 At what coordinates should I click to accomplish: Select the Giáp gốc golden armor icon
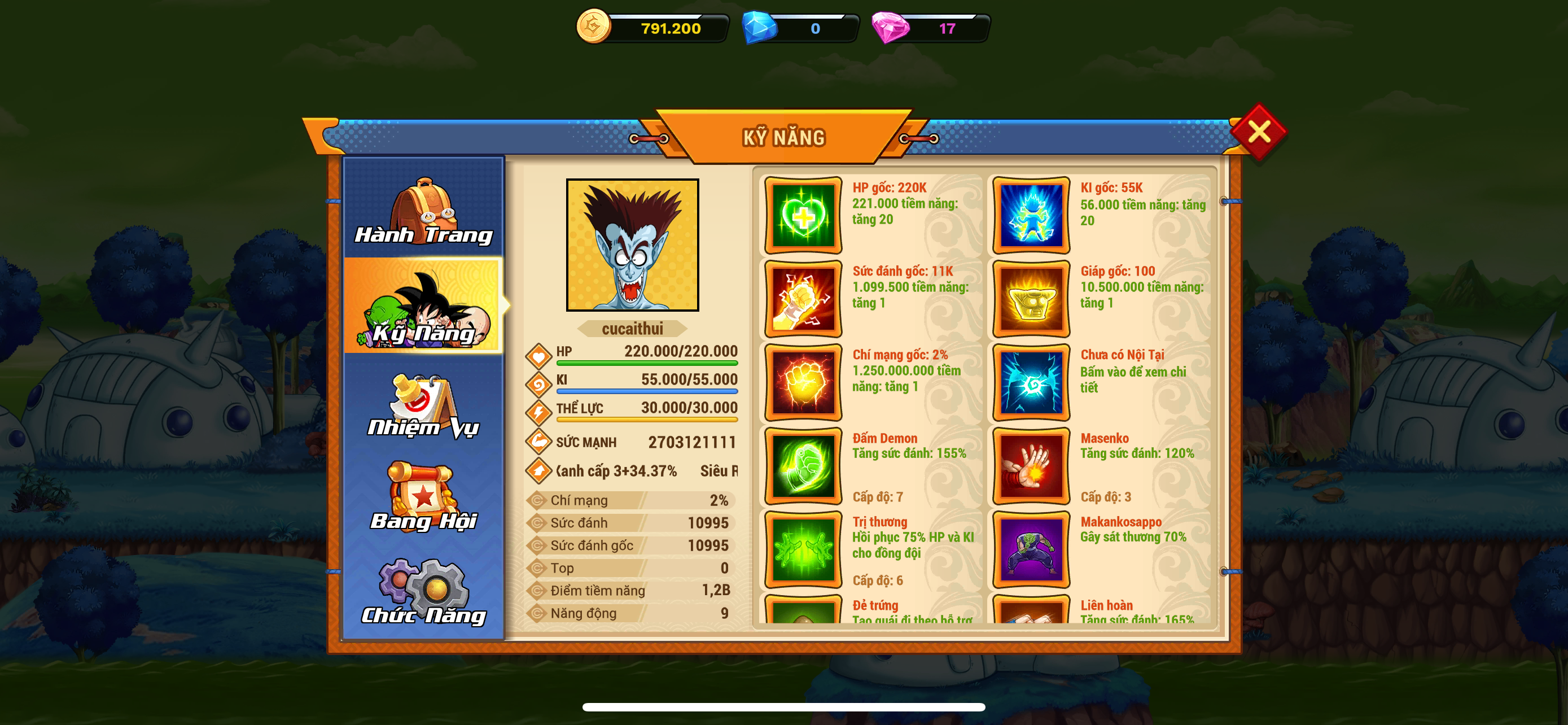[1031, 299]
